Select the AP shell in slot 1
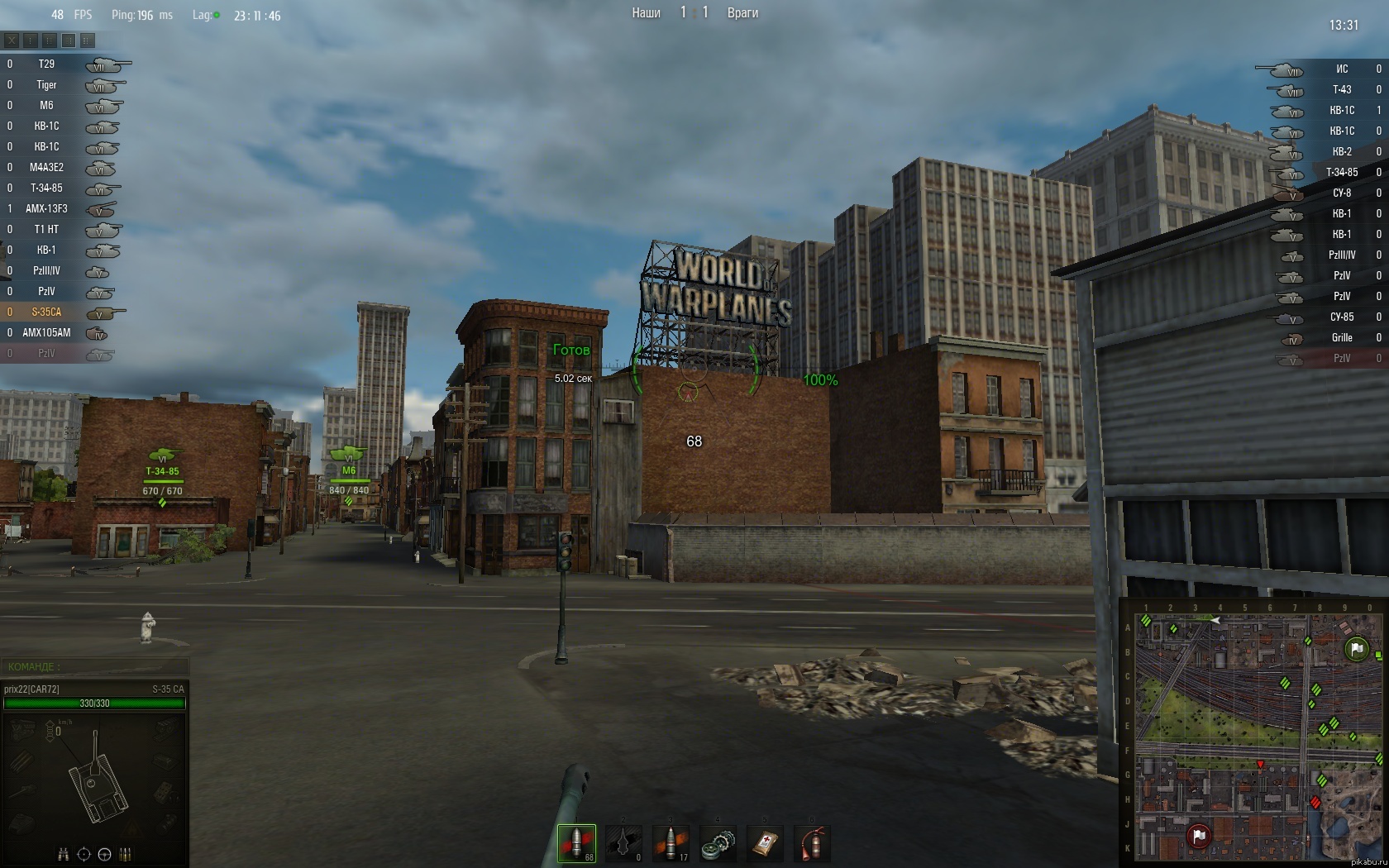 (576, 842)
